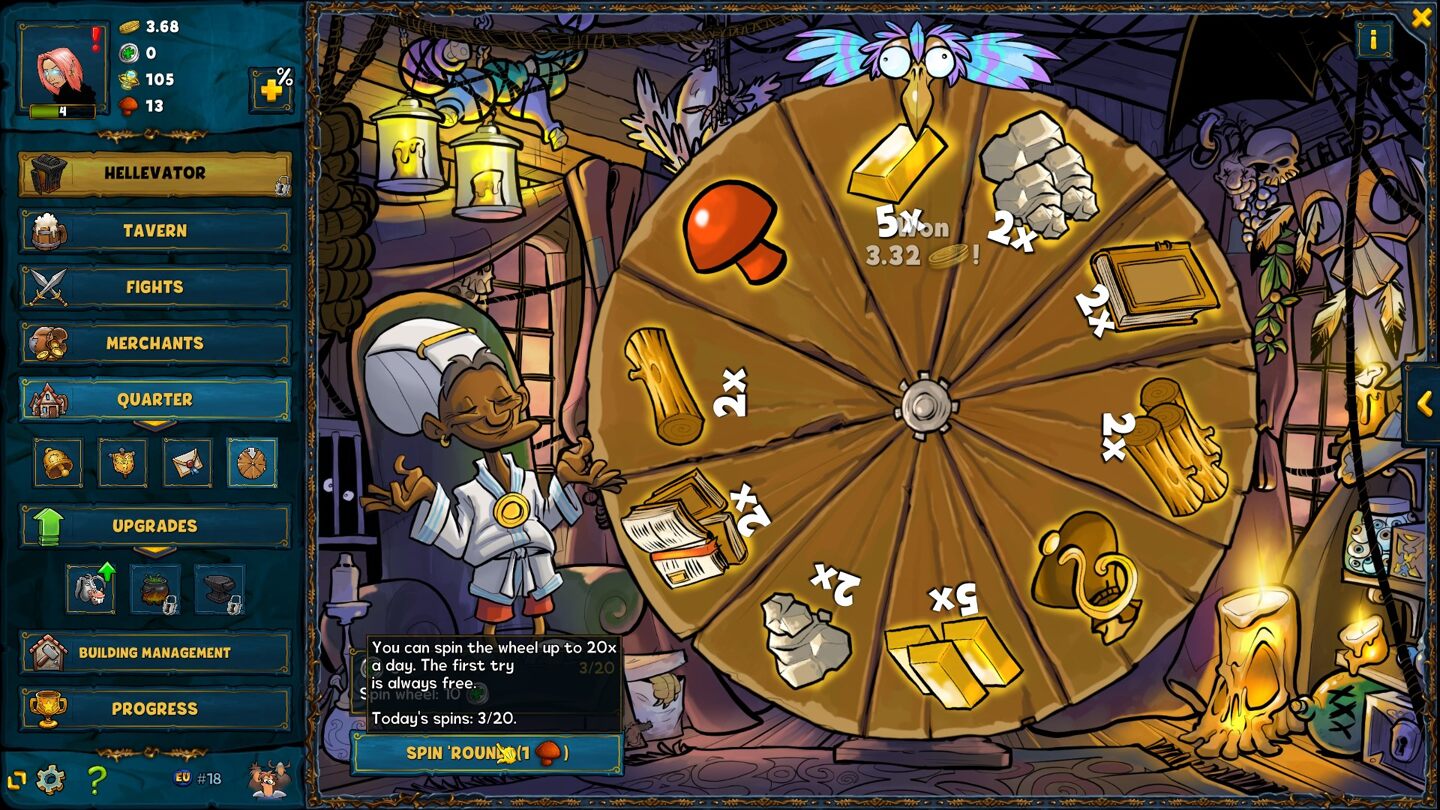This screenshot has width=1440, height=810.
Task: Select the Quarter menu entry
Action: pos(155,399)
